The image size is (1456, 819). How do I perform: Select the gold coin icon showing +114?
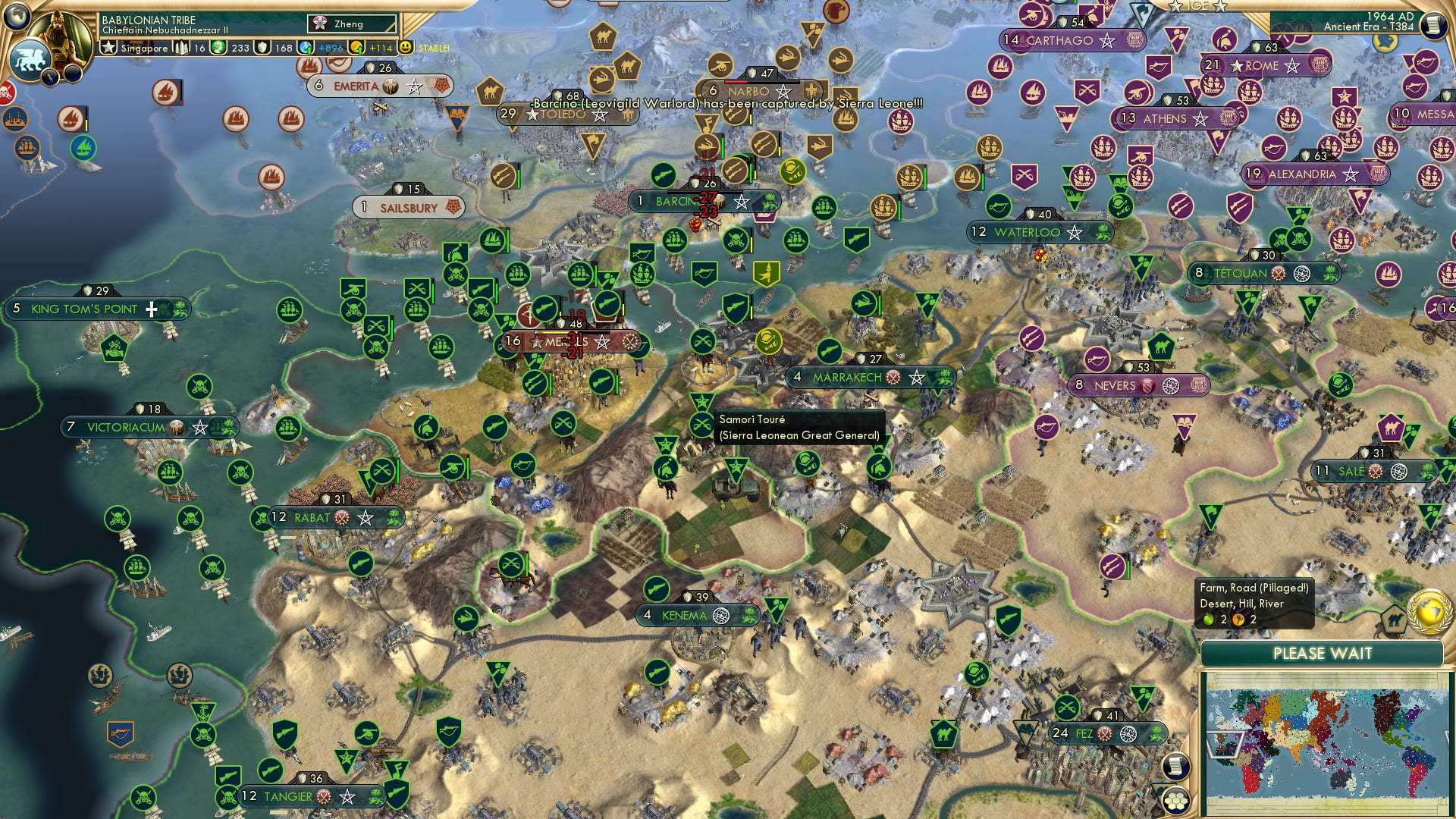356,47
